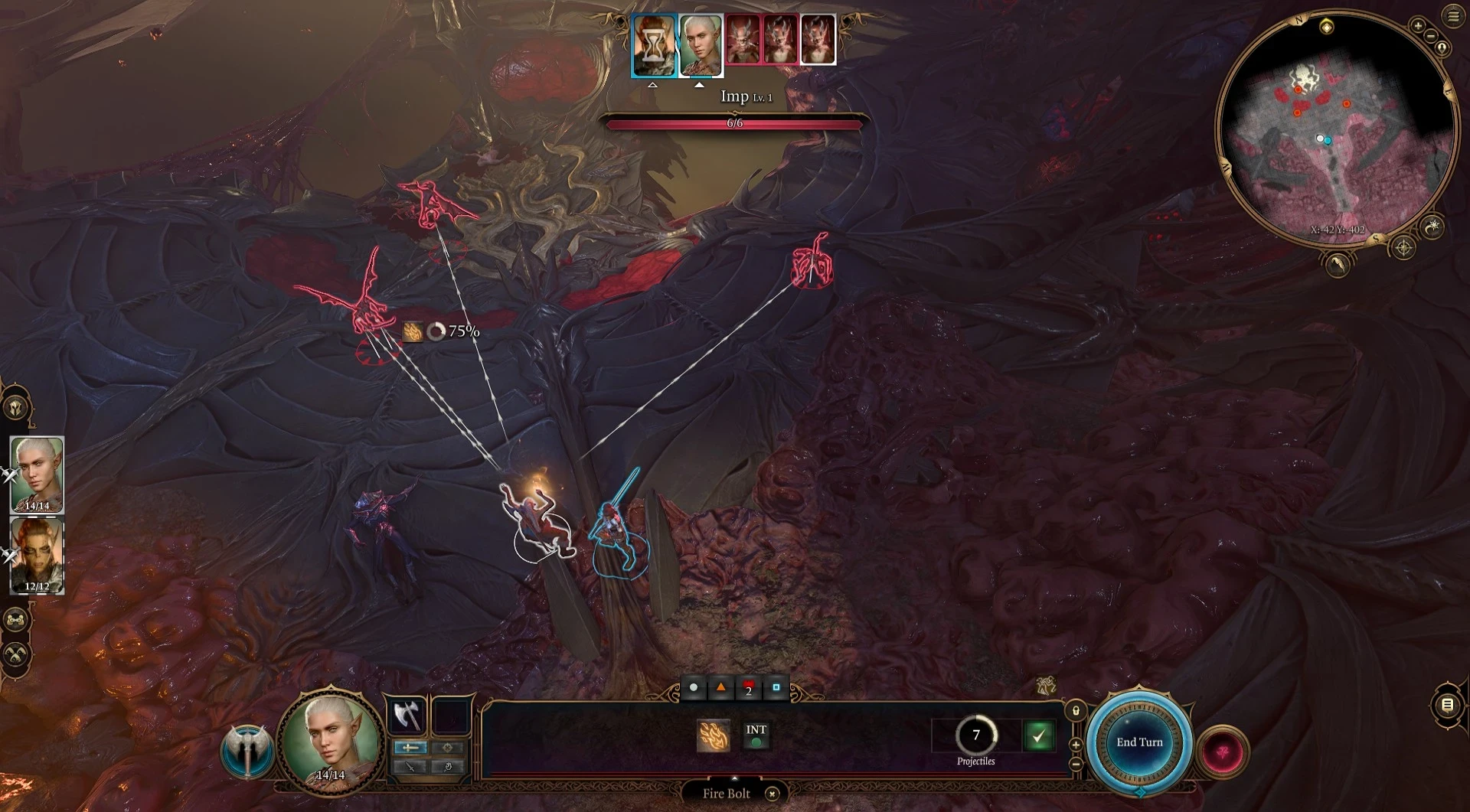
Task: Switch to the orange triangle hotbar tab
Action: click(720, 688)
